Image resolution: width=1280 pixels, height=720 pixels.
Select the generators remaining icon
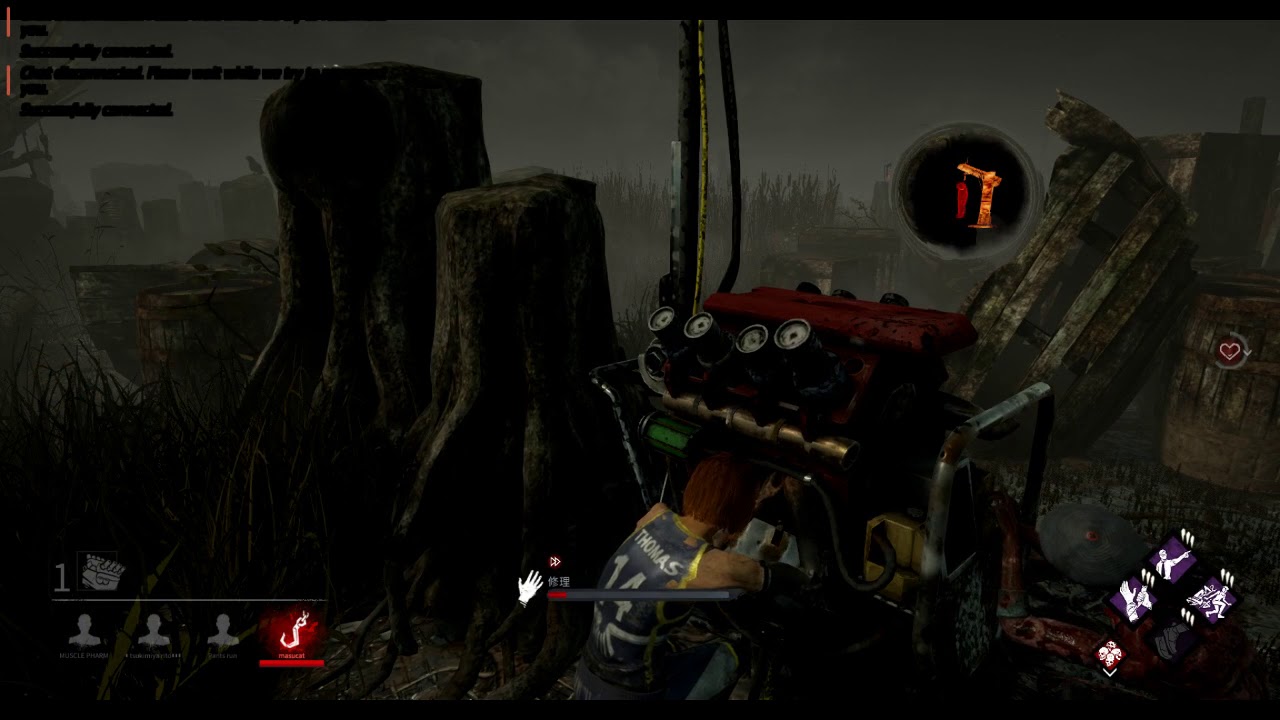pyautogui.click(x=101, y=572)
